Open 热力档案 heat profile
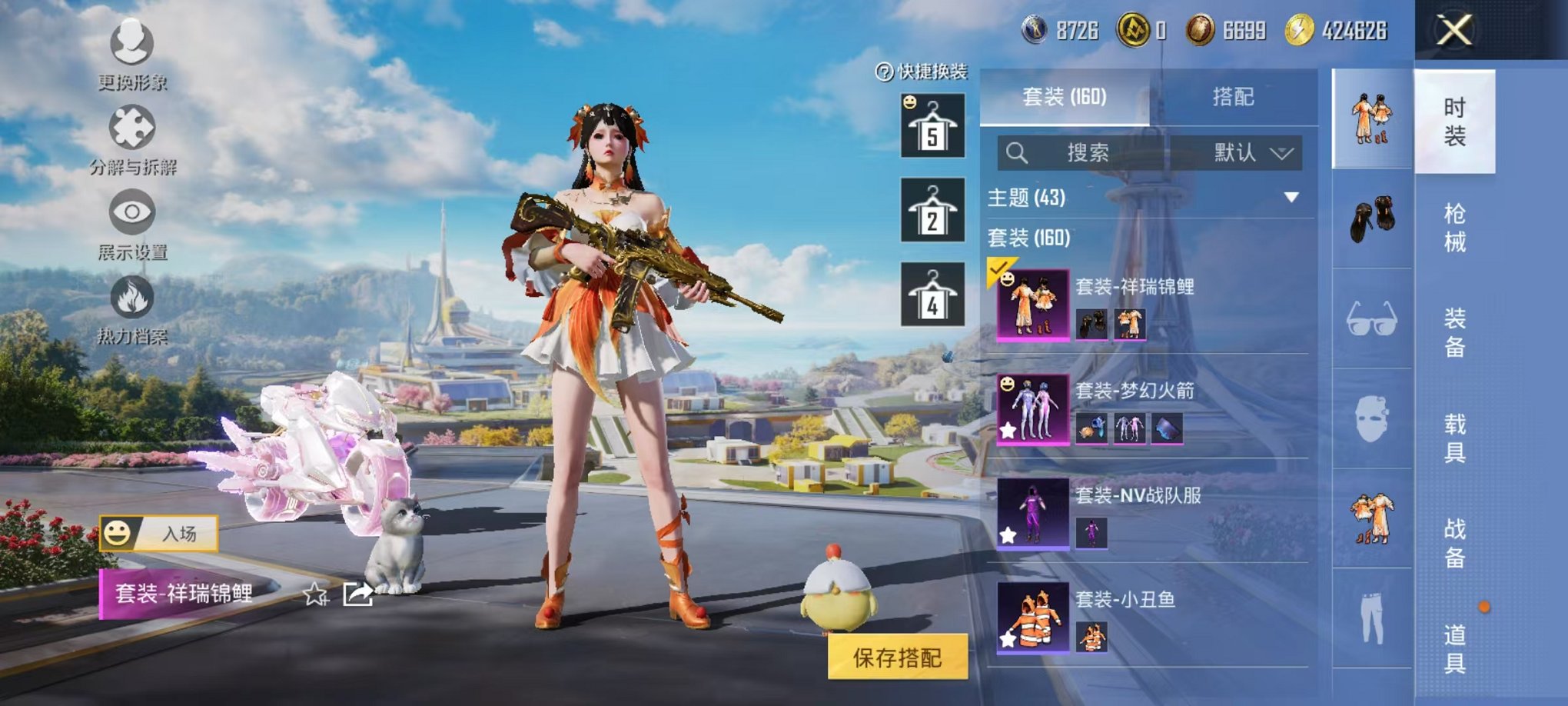1568x706 pixels. pos(132,308)
